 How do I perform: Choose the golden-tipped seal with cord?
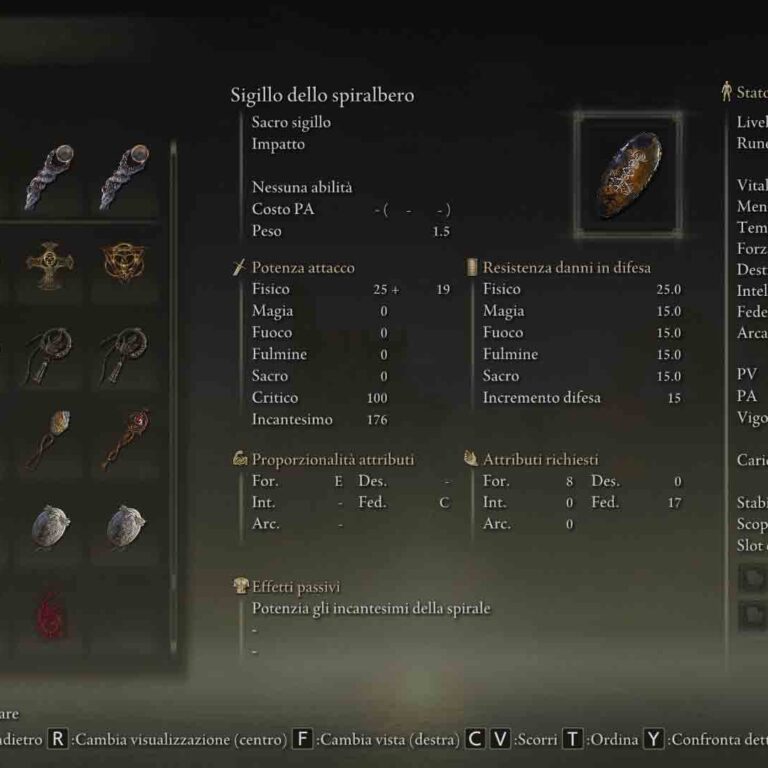coord(49,437)
